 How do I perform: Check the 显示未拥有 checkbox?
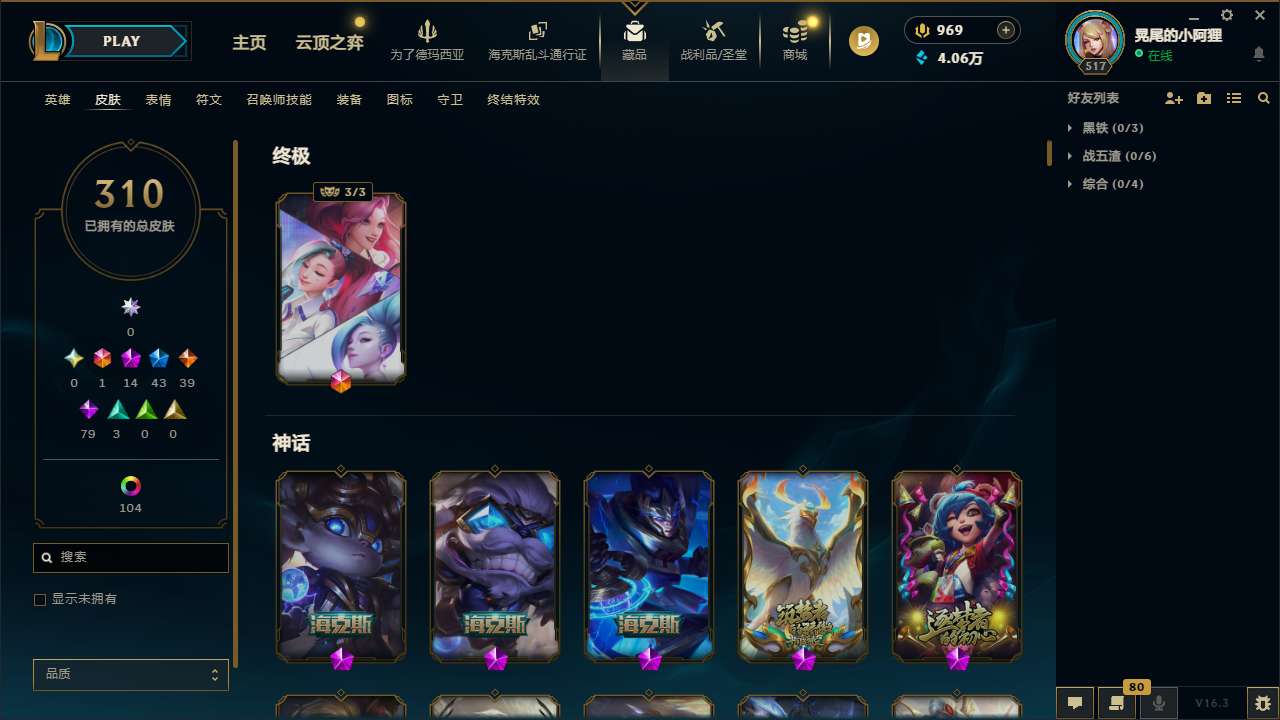click(40, 599)
